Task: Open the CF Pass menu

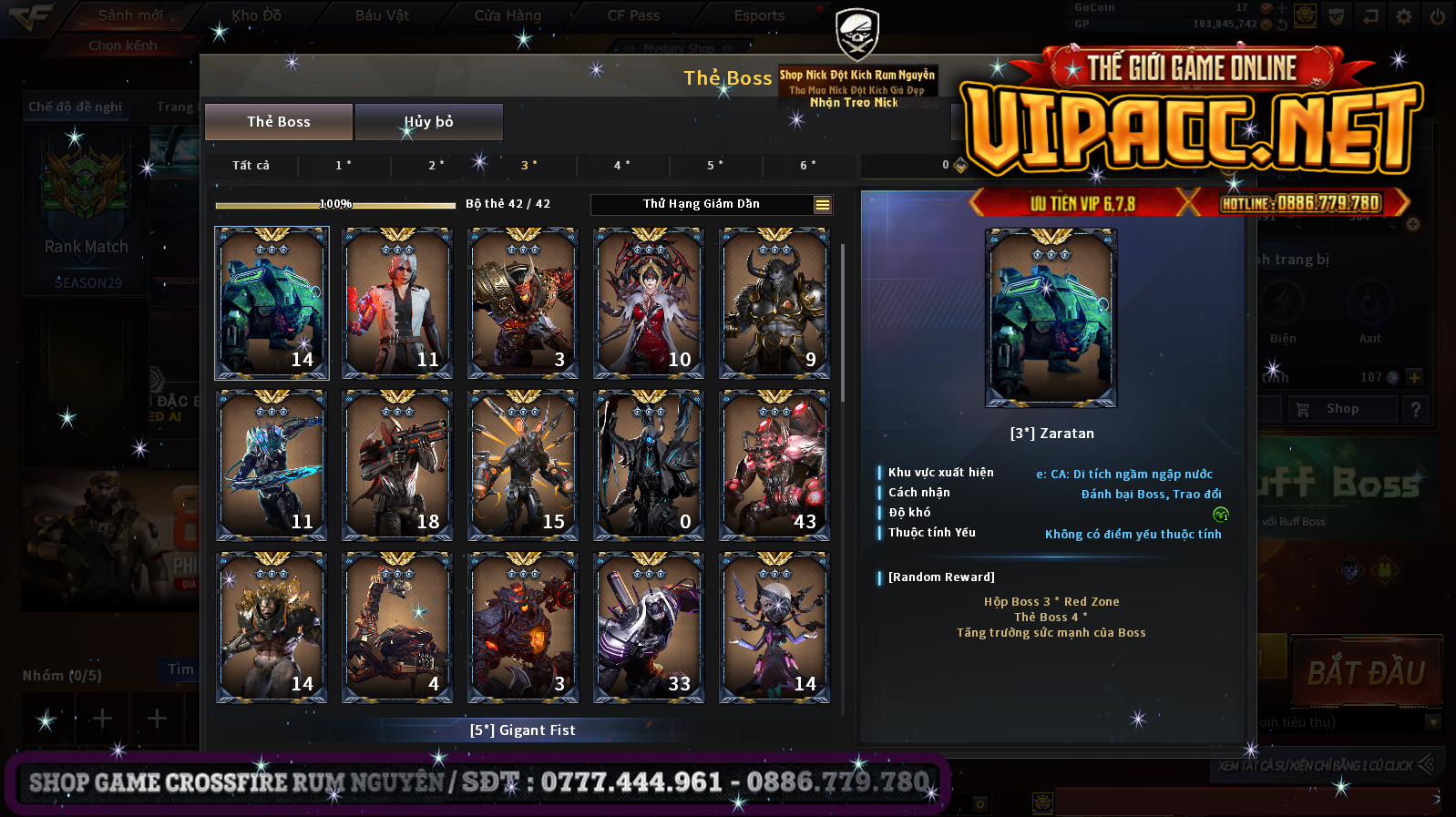Action: (x=633, y=15)
